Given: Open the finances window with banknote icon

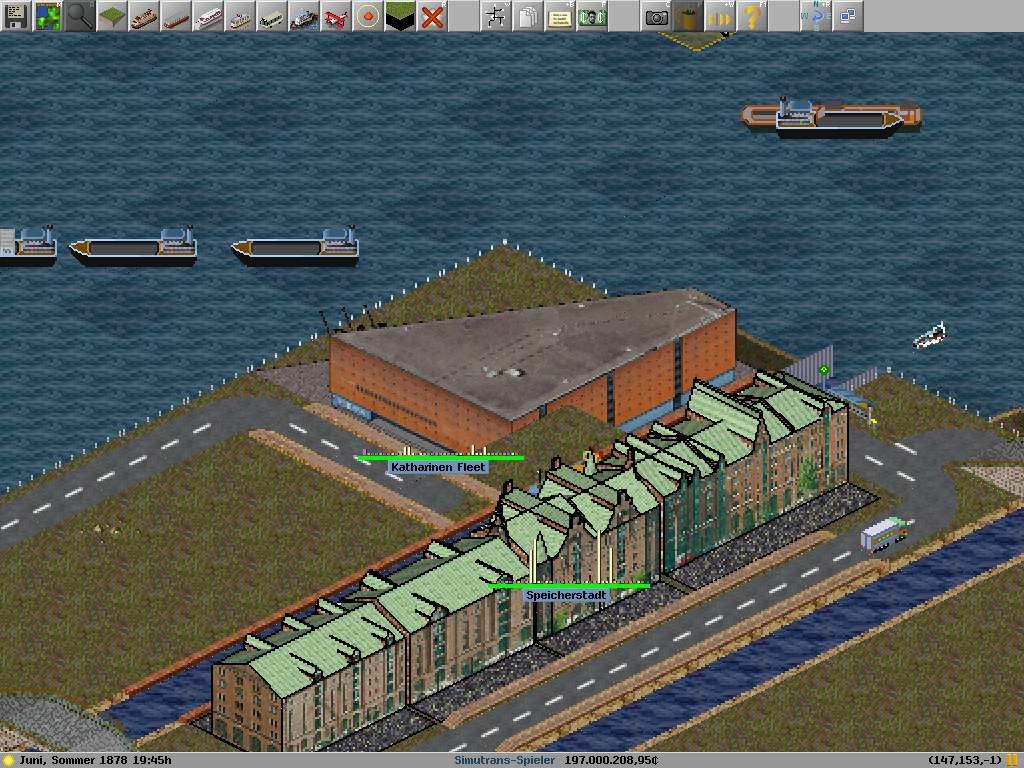Looking at the screenshot, I should click(591, 16).
